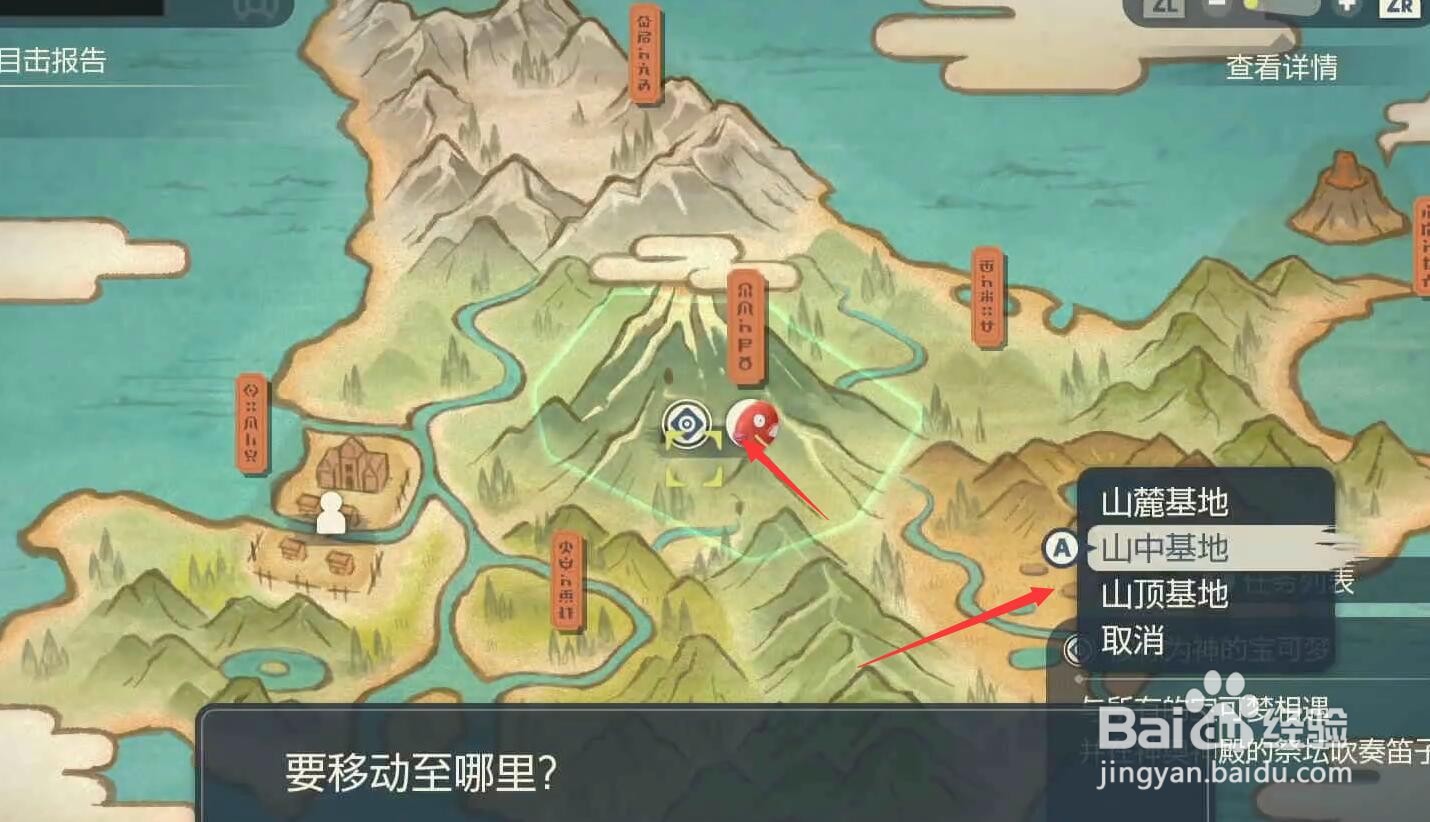Select 山中基地 from the destination menu
Image resolution: width=1430 pixels, height=822 pixels.
pyautogui.click(x=1165, y=548)
